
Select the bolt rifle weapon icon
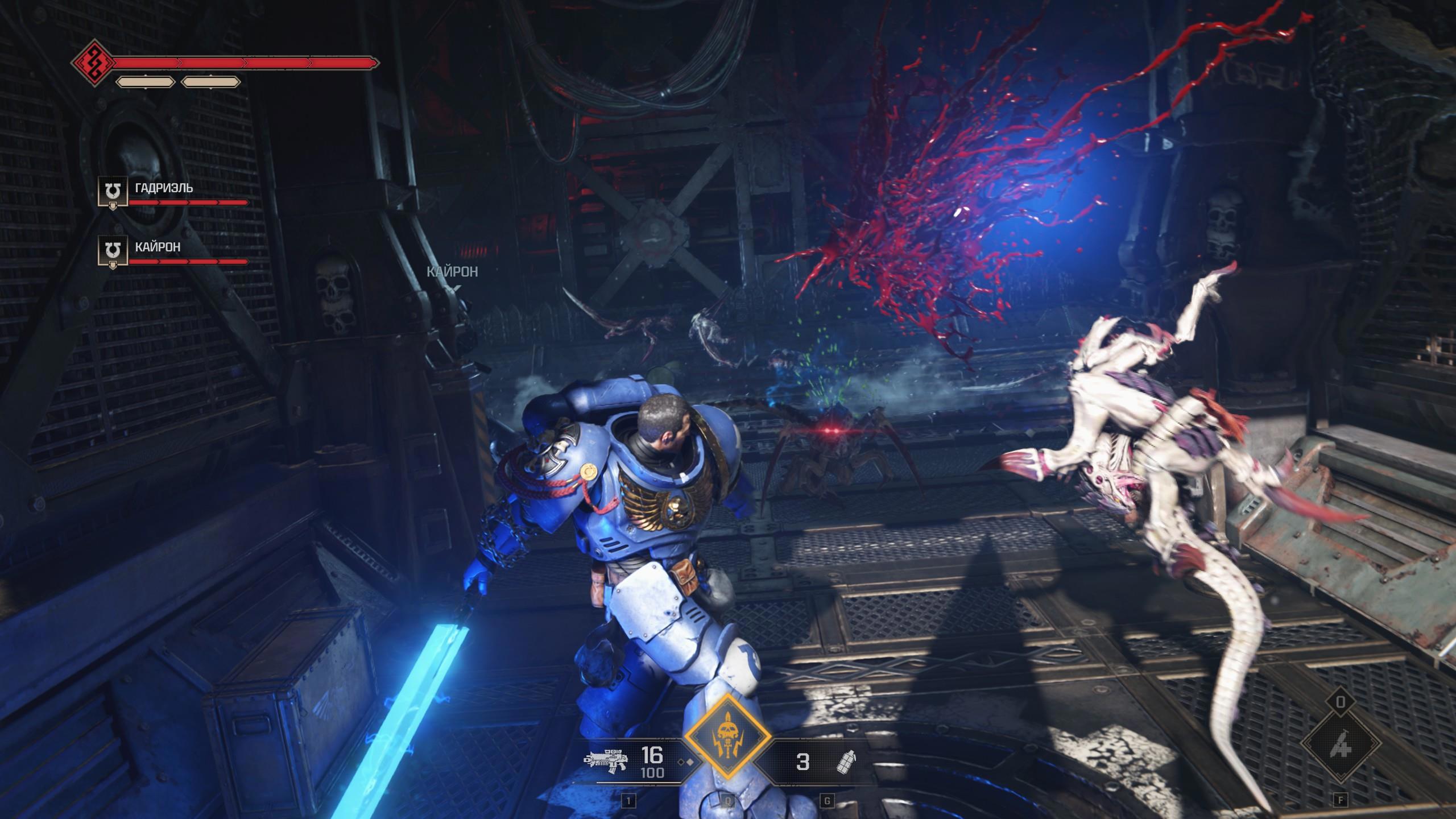606,760
